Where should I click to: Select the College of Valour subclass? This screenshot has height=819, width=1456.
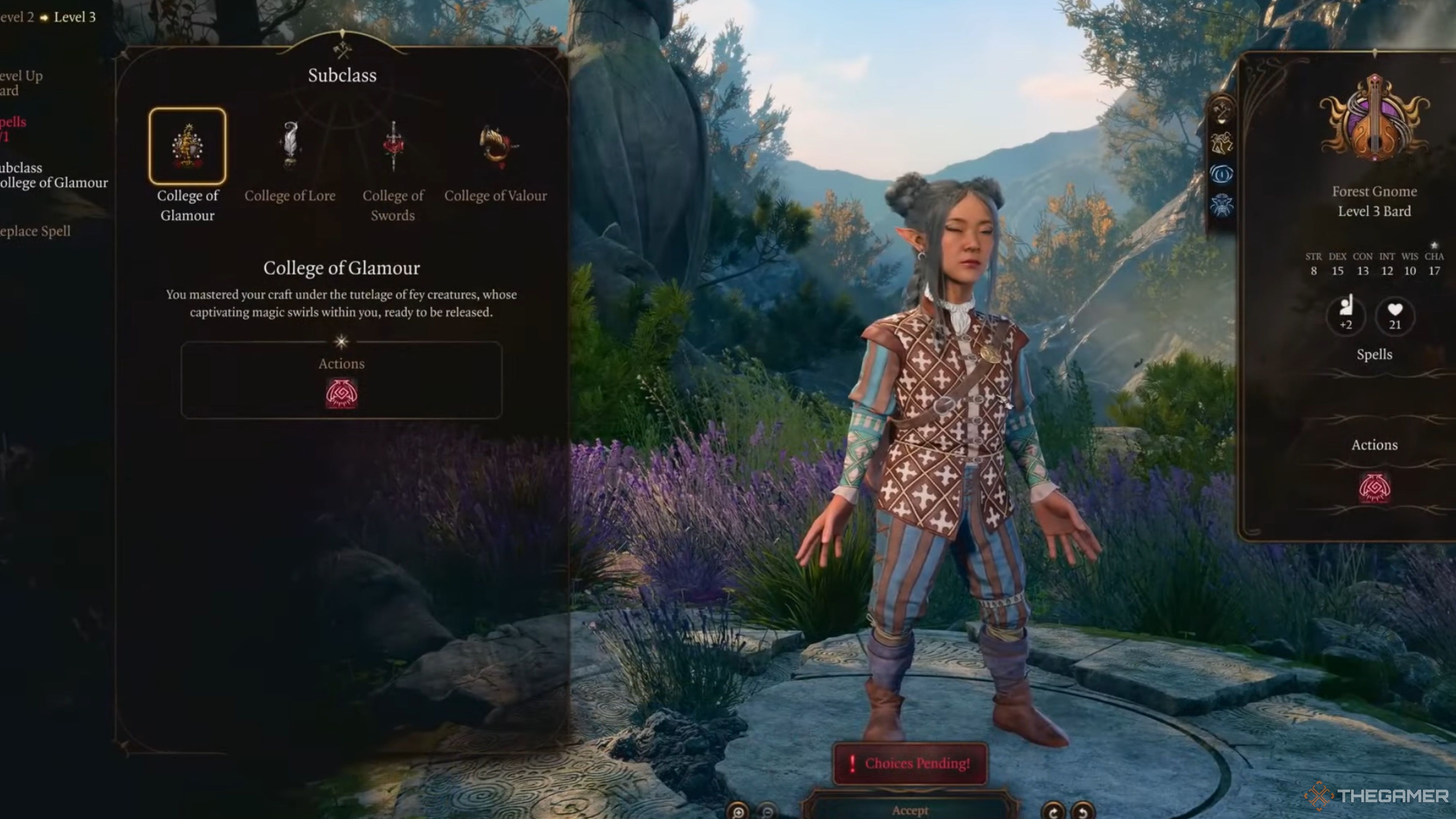pyautogui.click(x=496, y=146)
